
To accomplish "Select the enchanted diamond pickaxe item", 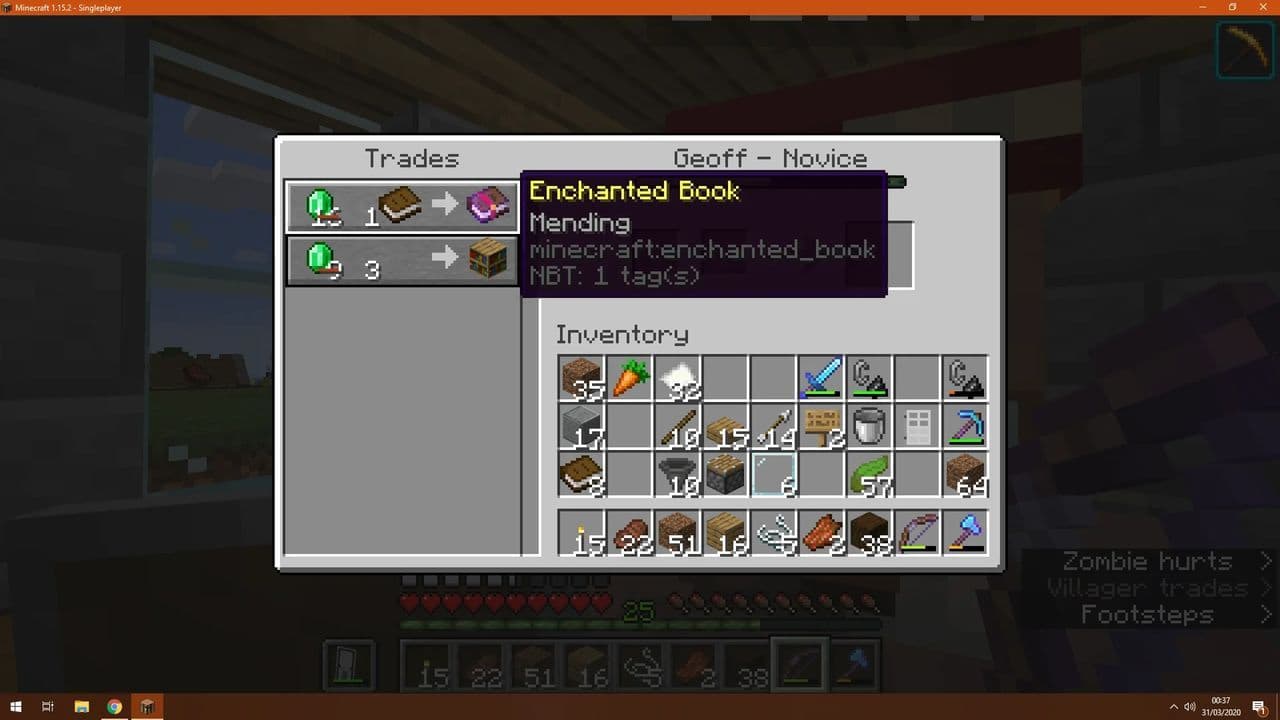I will pyautogui.click(x=965, y=425).
